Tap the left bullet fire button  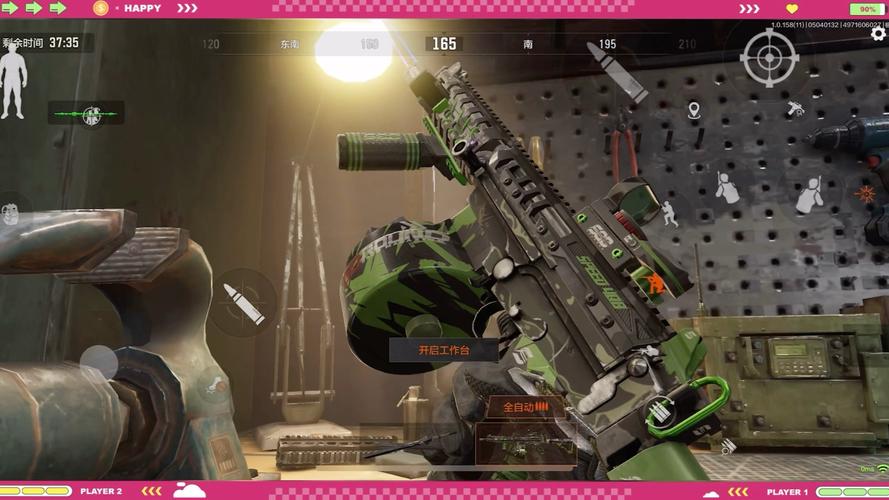(x=243, y=303)
